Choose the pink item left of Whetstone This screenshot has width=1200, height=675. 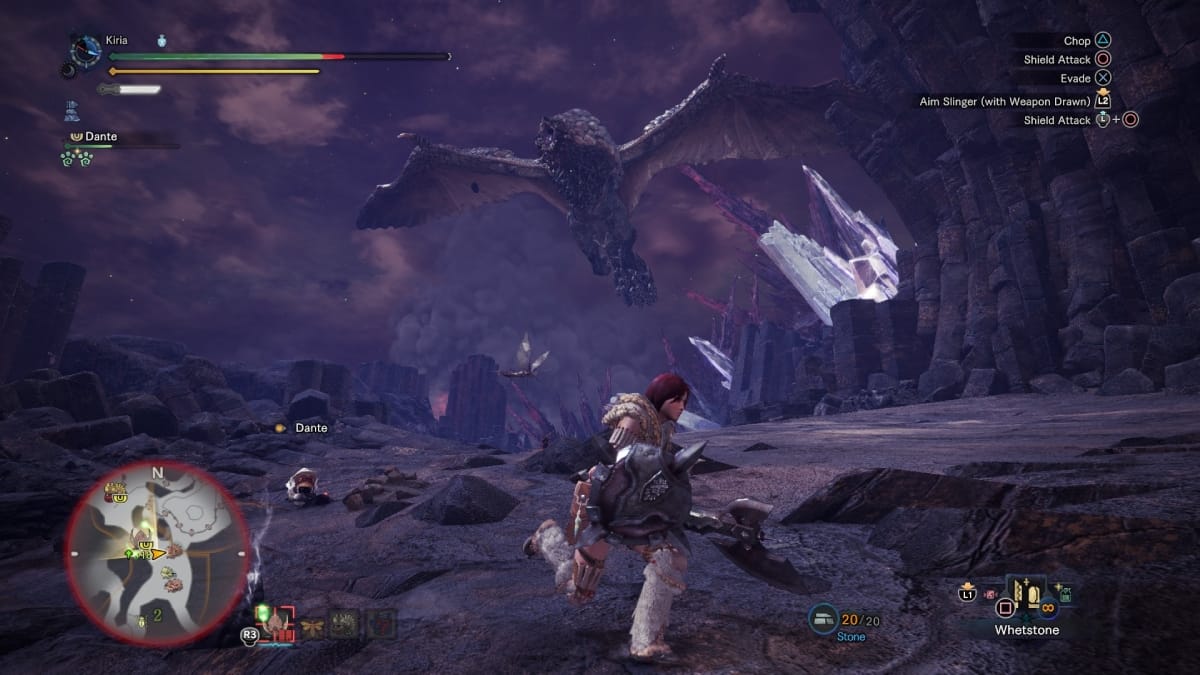pos(988,596)
